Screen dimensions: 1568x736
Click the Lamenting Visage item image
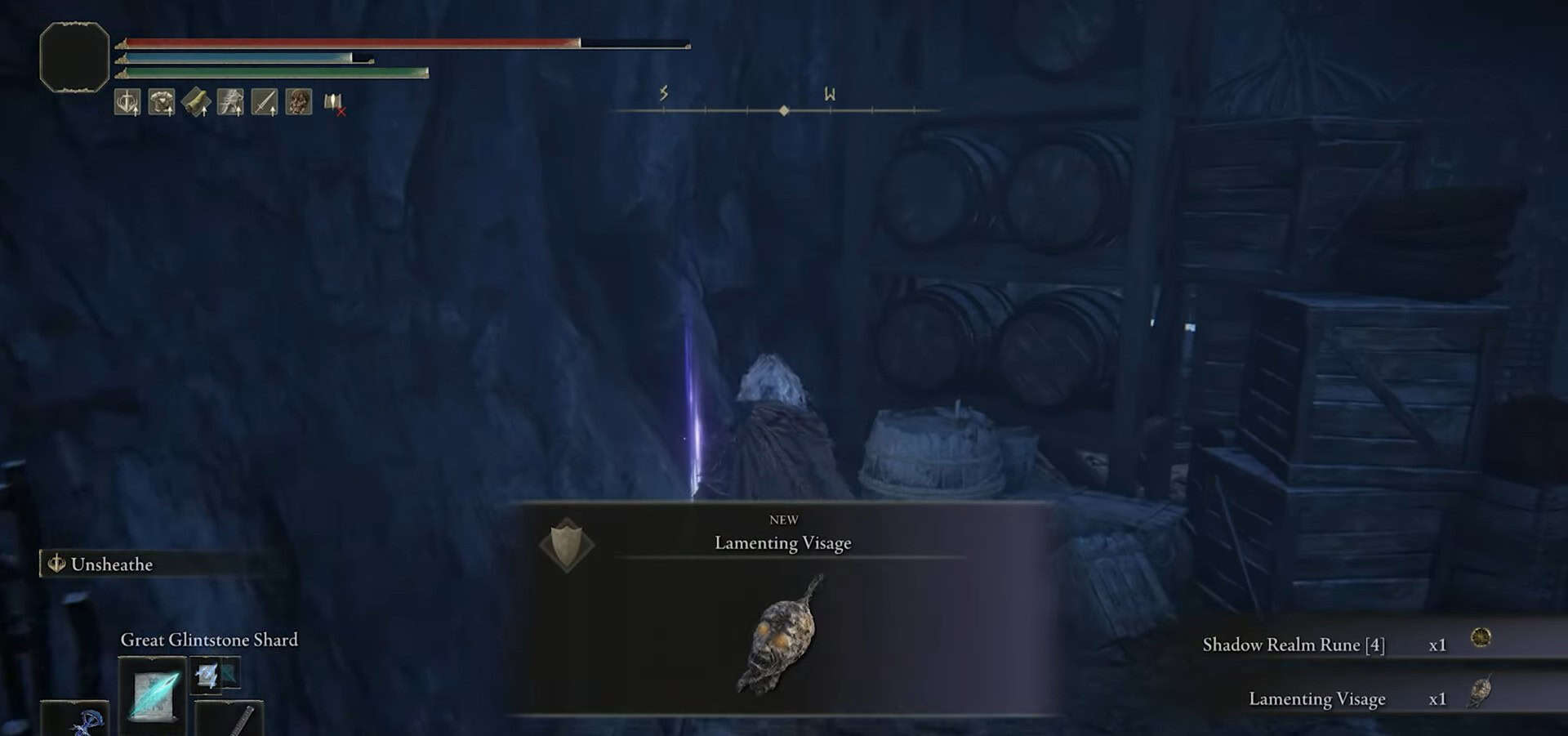click(x=782, y=636)
